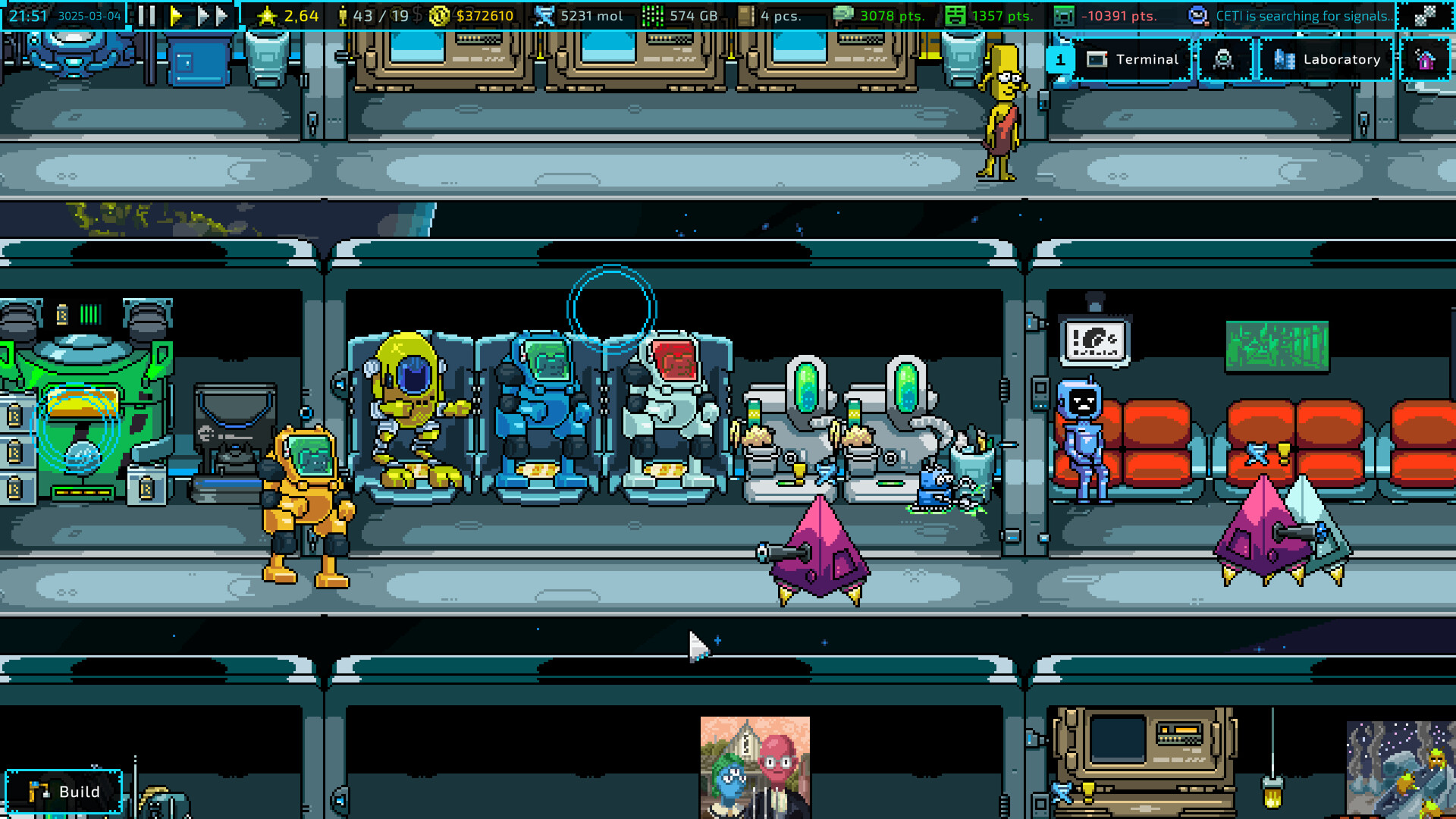Image resolution: width=1456 pixels, height=819 pixels.
Task: Click the molecules resource icon
Action: click(x=544, y=14)
